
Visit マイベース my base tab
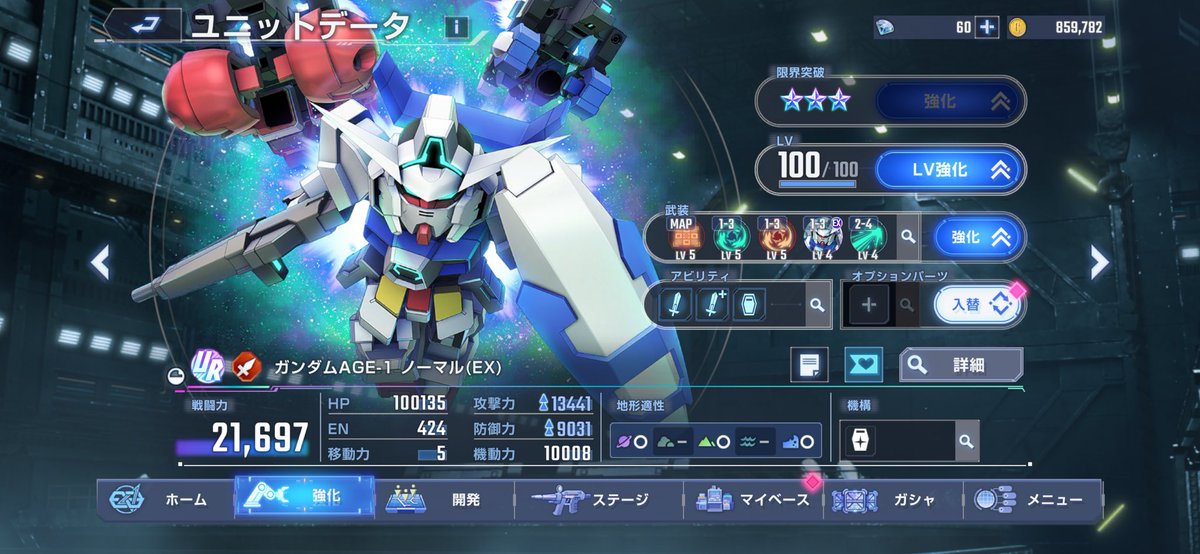click(755, 499)
